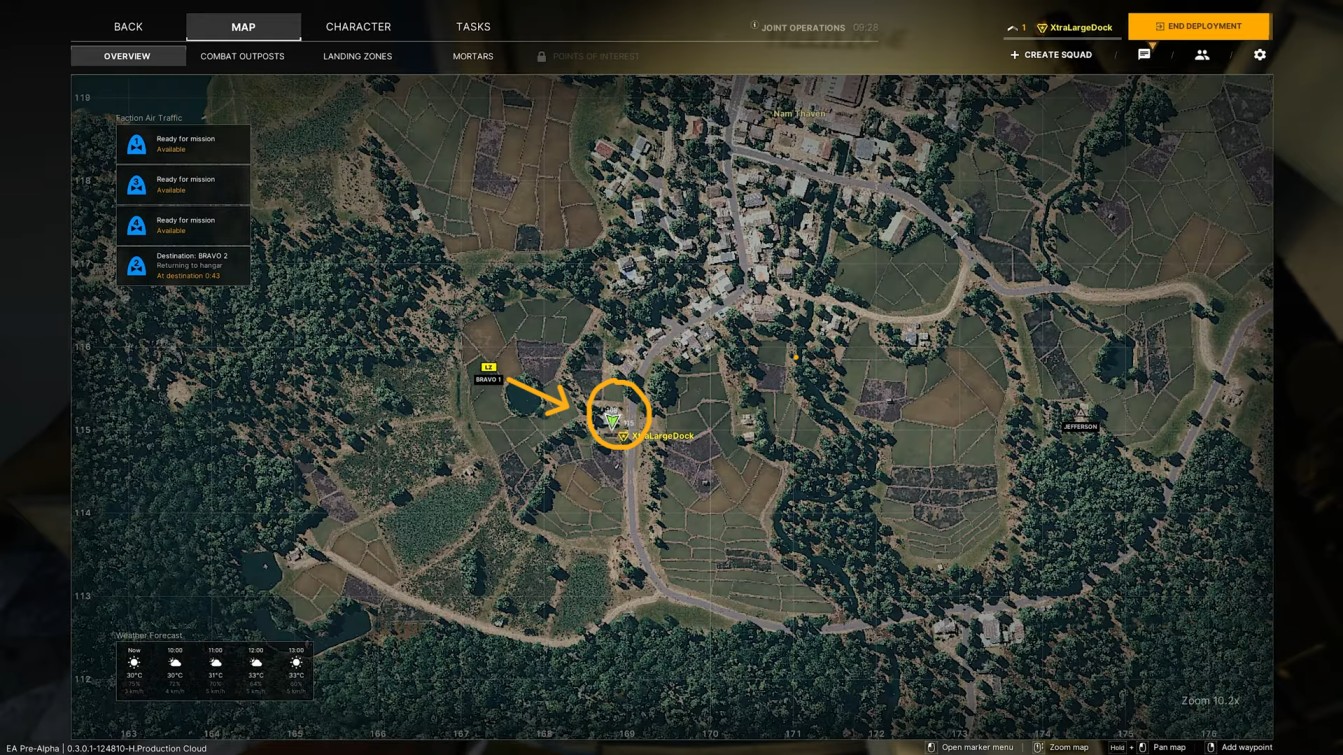
Task: Show the Combat Outposts map filter
Action: pyautogui.click(x=242, y=56)
